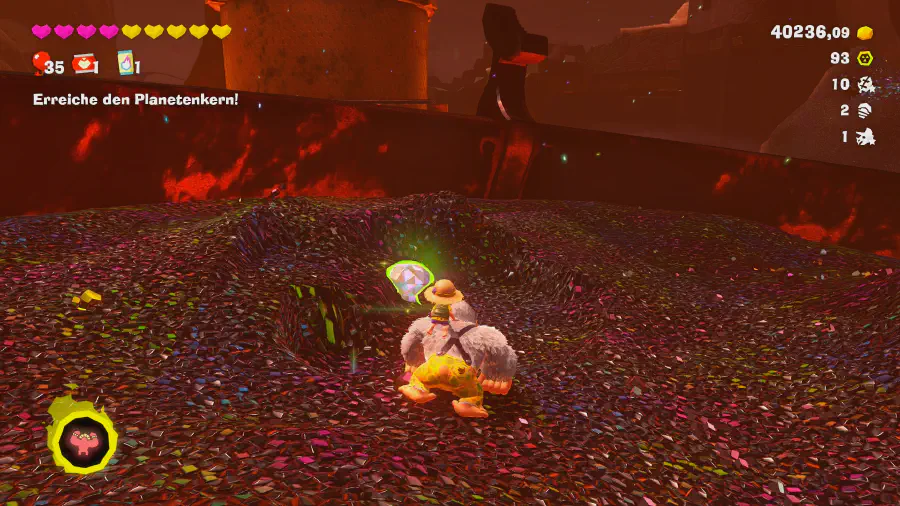
Task: Click the gold nugget currency icon
Action: (865, 33)
